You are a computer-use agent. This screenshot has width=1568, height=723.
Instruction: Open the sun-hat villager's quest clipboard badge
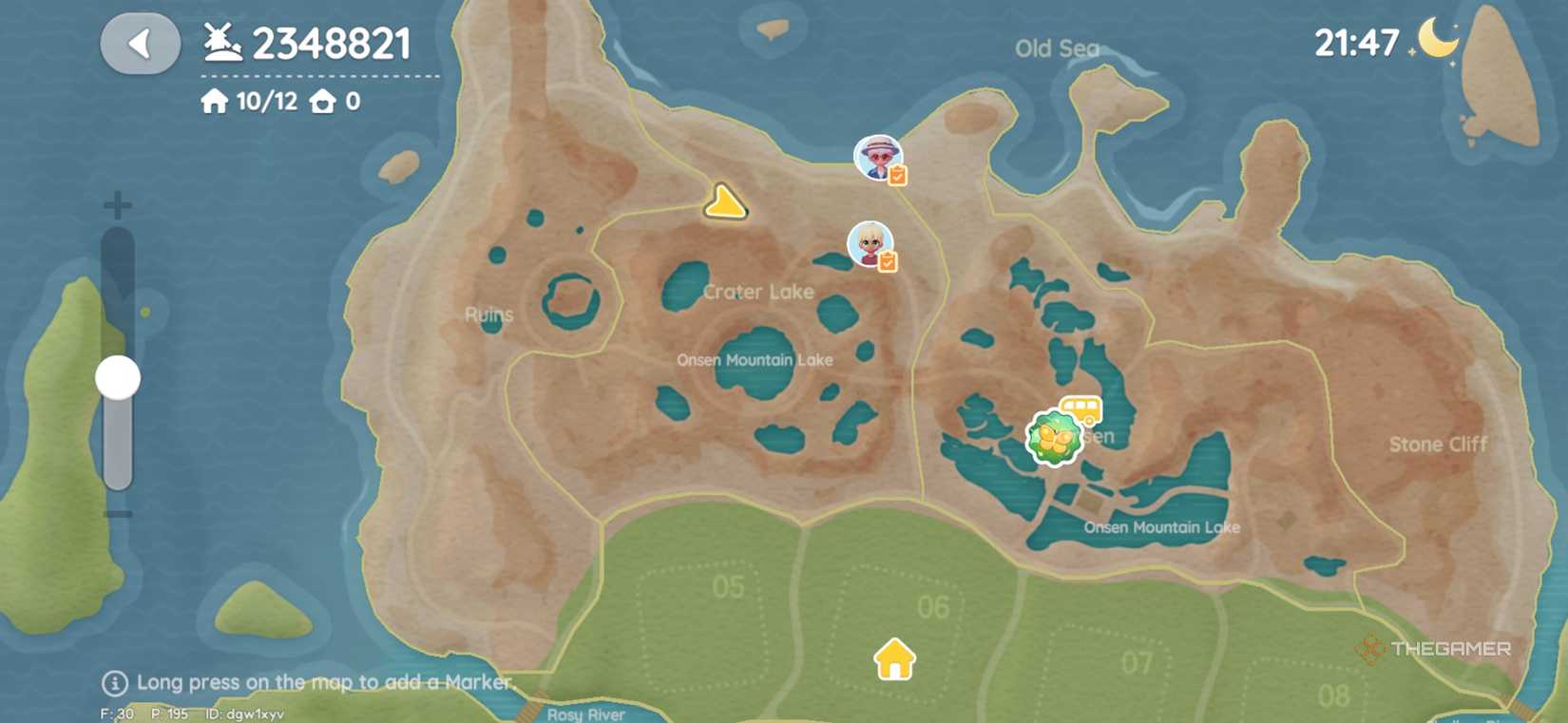point(899,174)
